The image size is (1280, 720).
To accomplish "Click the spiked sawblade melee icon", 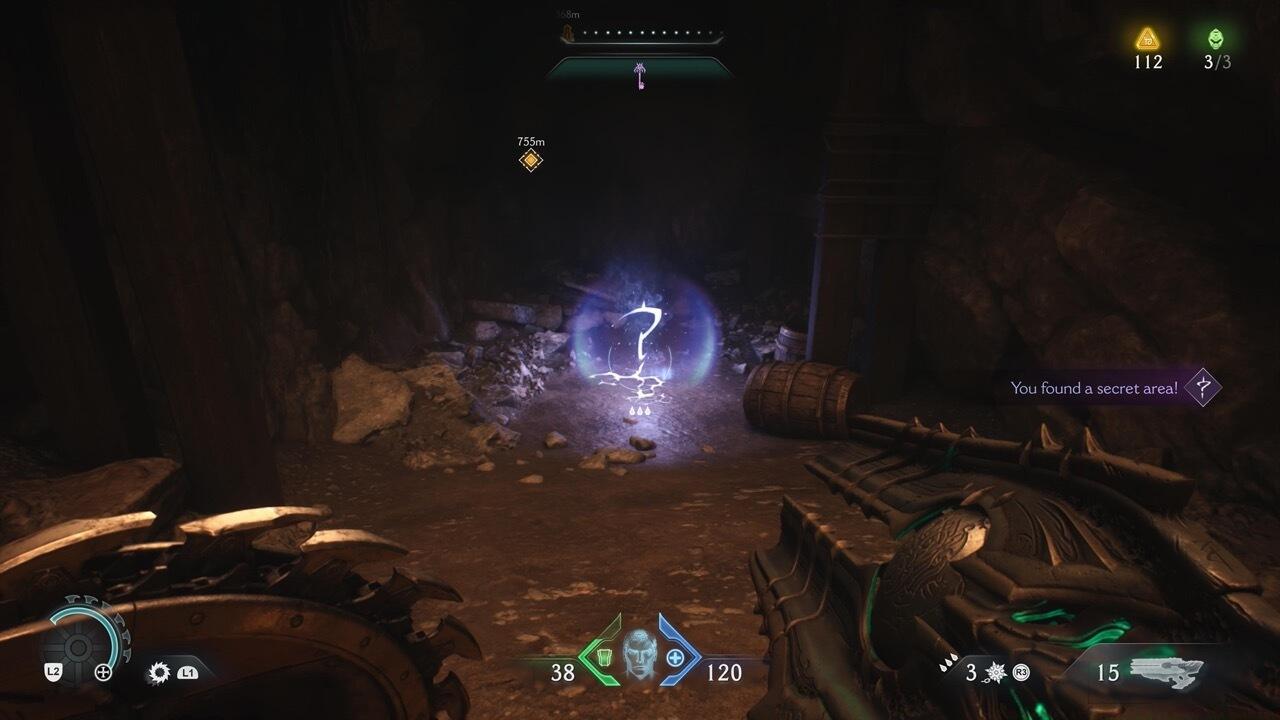I will [158, 673].
